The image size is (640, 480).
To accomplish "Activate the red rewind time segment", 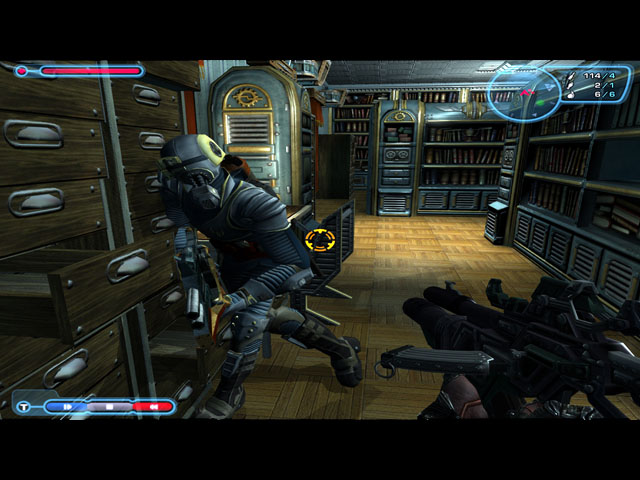I will [151, 407].
